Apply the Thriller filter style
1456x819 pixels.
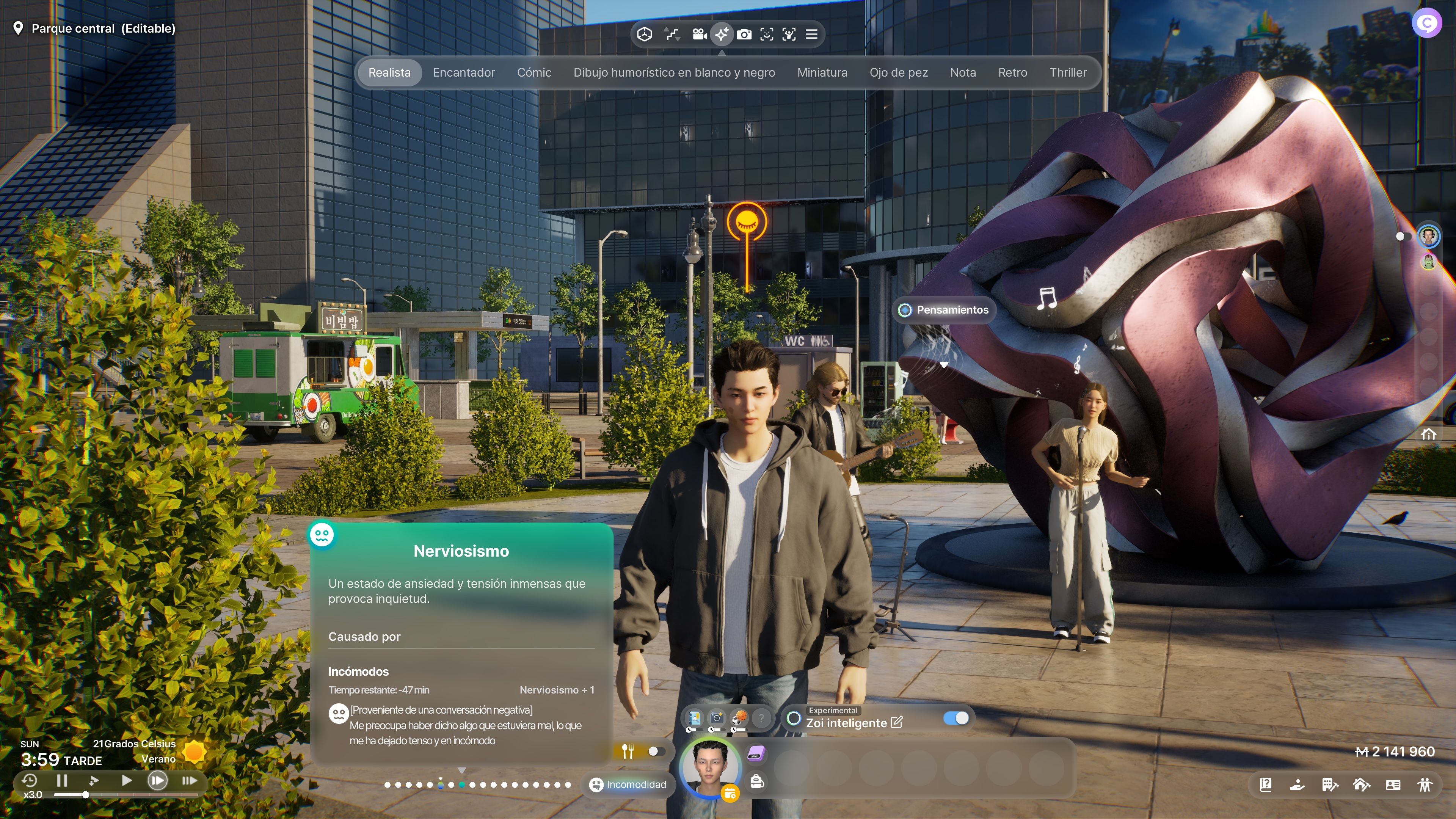click(1068, 72)
